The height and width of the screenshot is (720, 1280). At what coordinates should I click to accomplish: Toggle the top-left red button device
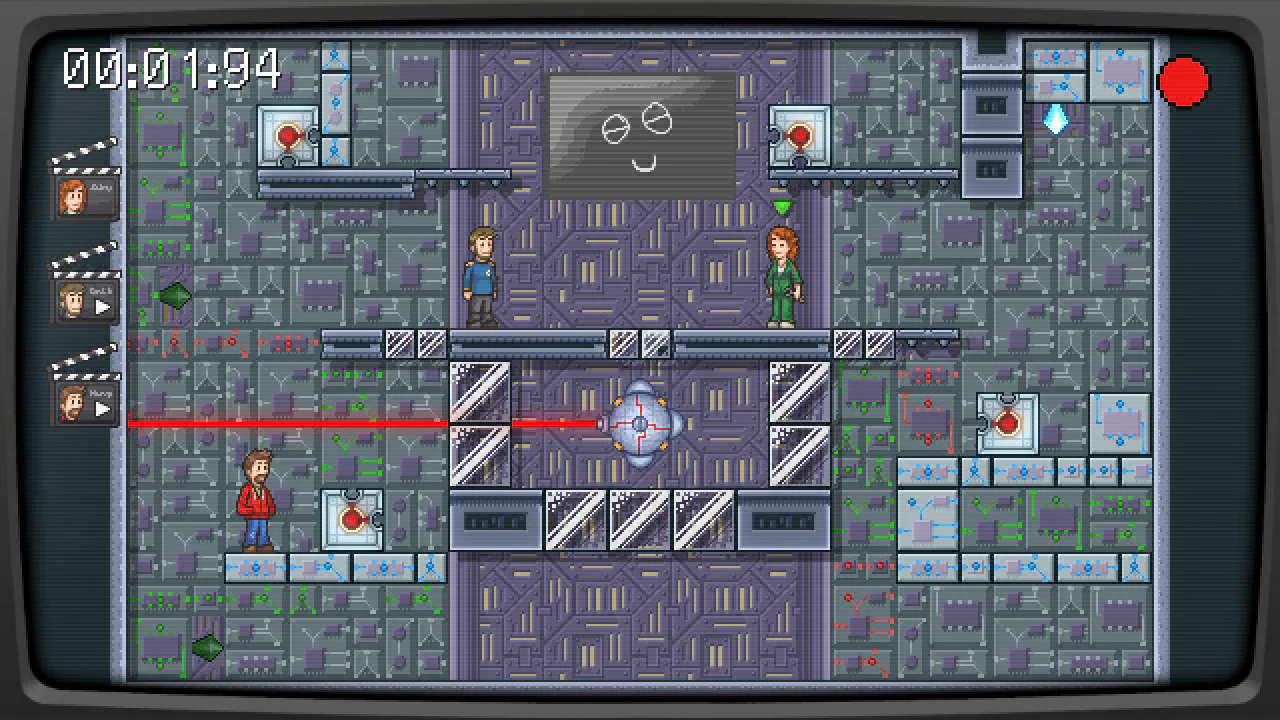(287, 135)
